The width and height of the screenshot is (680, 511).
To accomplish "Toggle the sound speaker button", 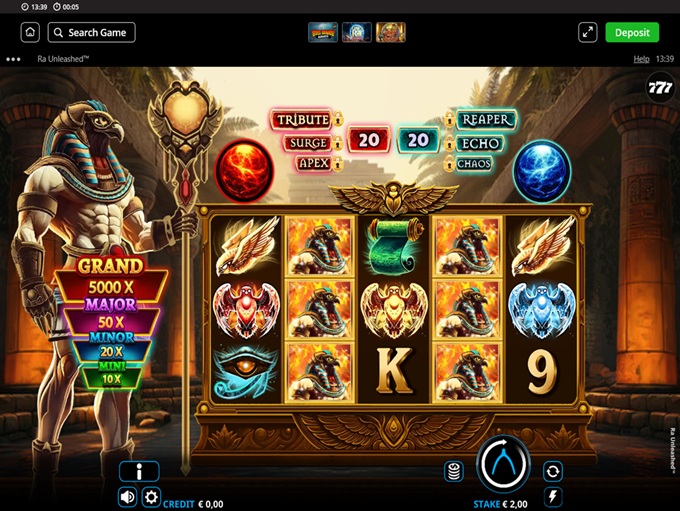I will [x=128, y=497].
